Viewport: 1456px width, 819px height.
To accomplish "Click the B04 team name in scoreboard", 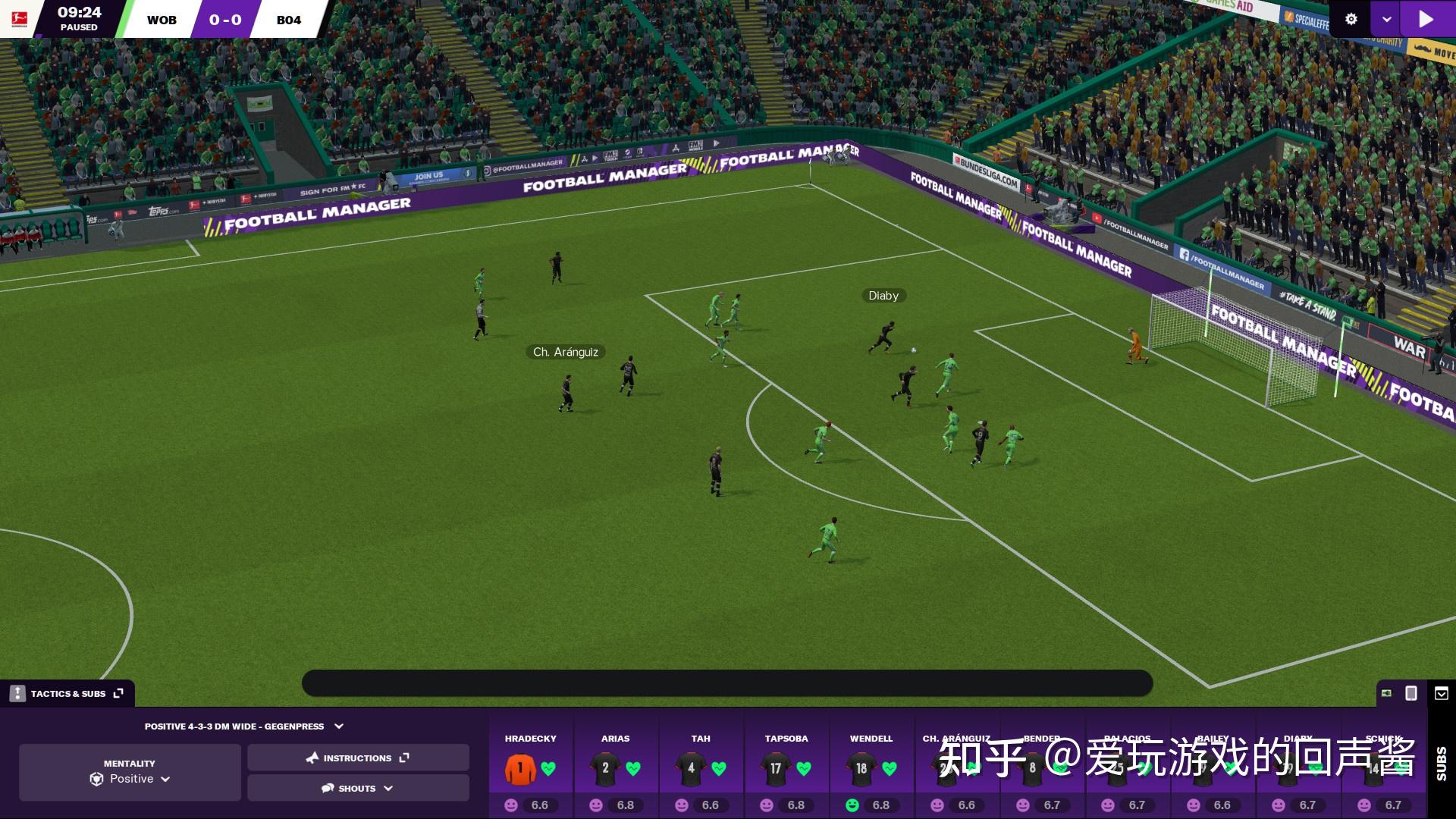I will point(289,20).
